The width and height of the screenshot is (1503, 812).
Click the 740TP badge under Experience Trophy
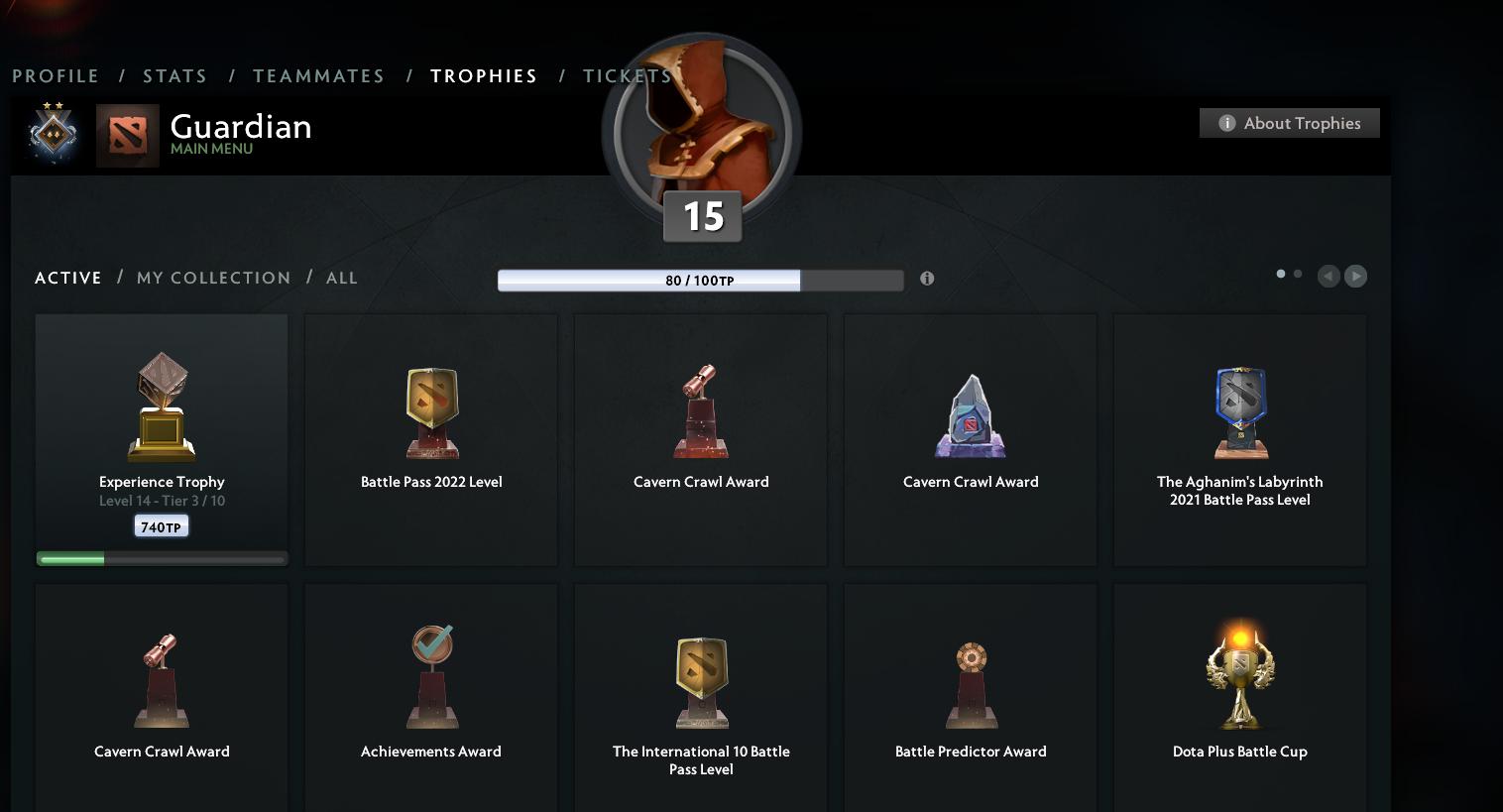(161, 525)
